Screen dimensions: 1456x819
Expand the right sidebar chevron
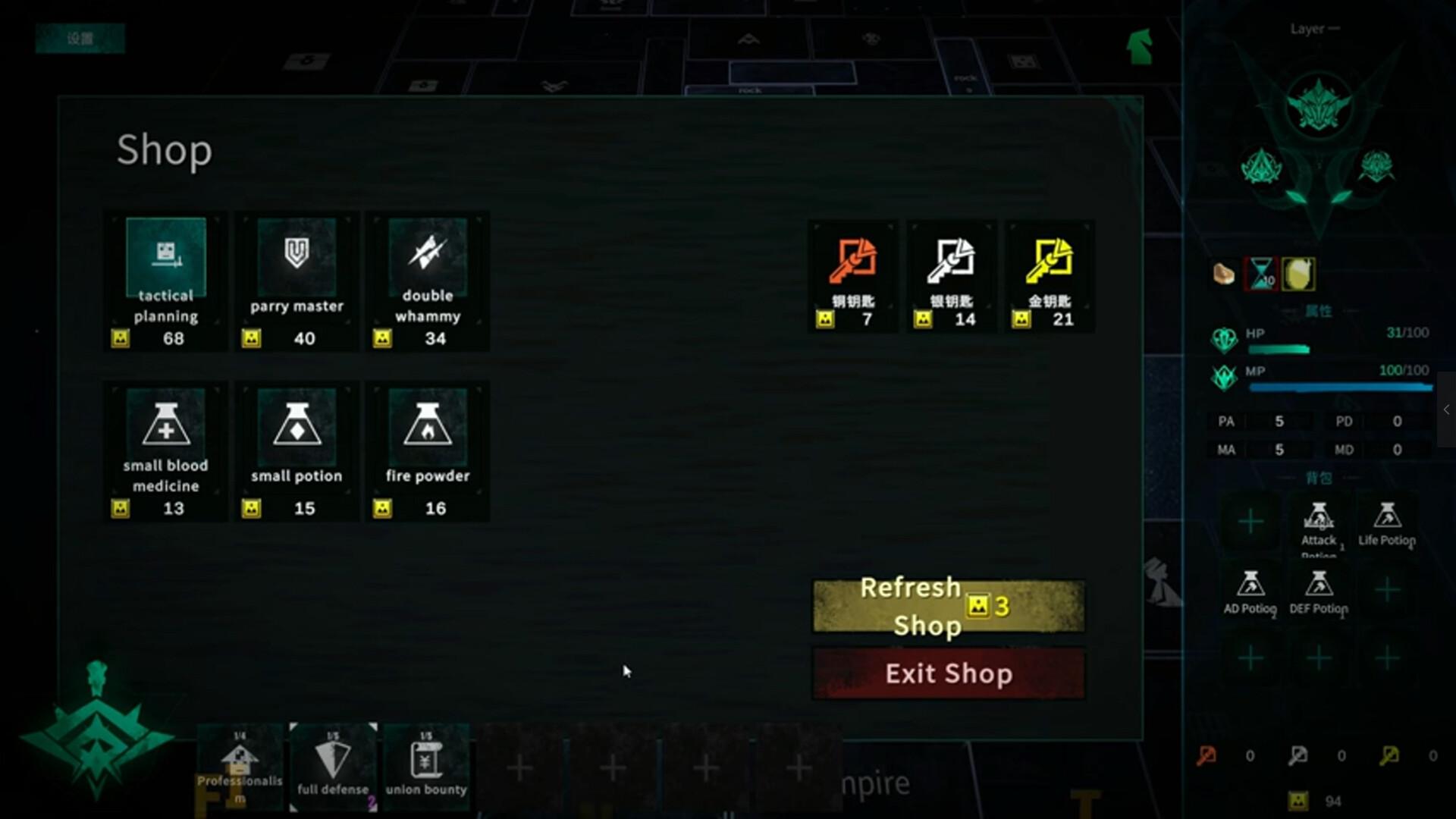click(1447, 409)
